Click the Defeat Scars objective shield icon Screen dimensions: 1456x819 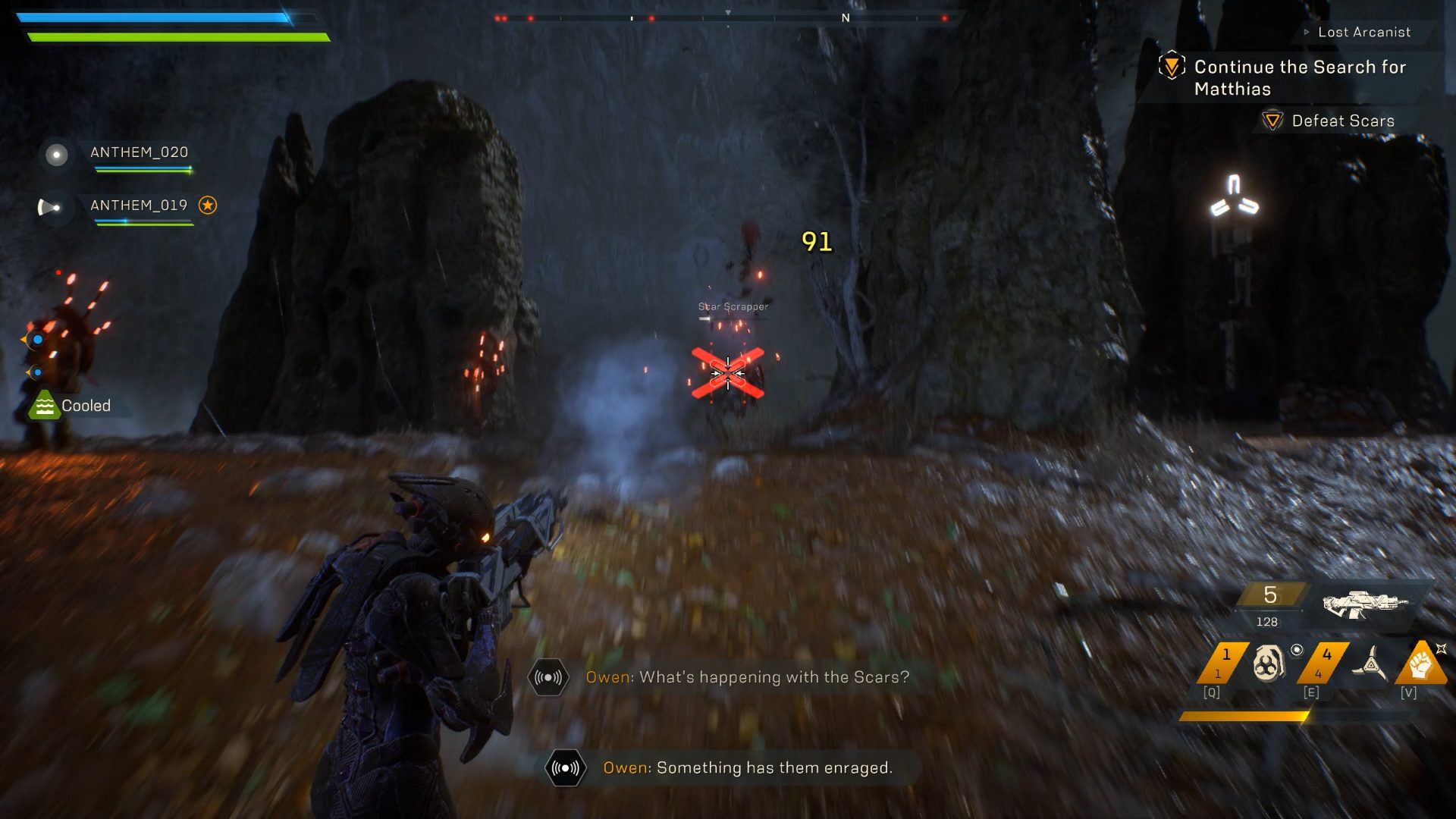(1272, 121)
